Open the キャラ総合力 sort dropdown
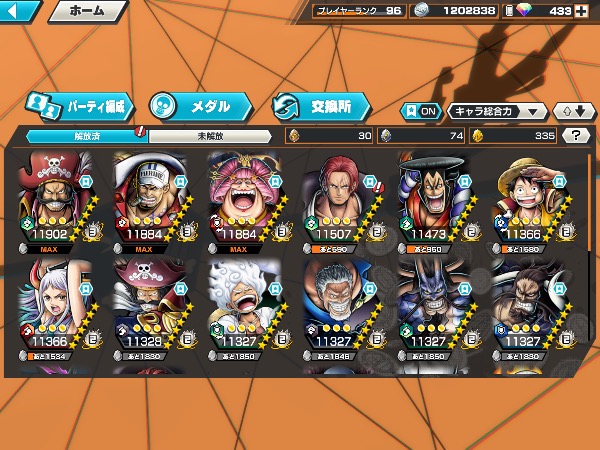The width and height of the screenshot is (600, 450). (x=497, y=111)
